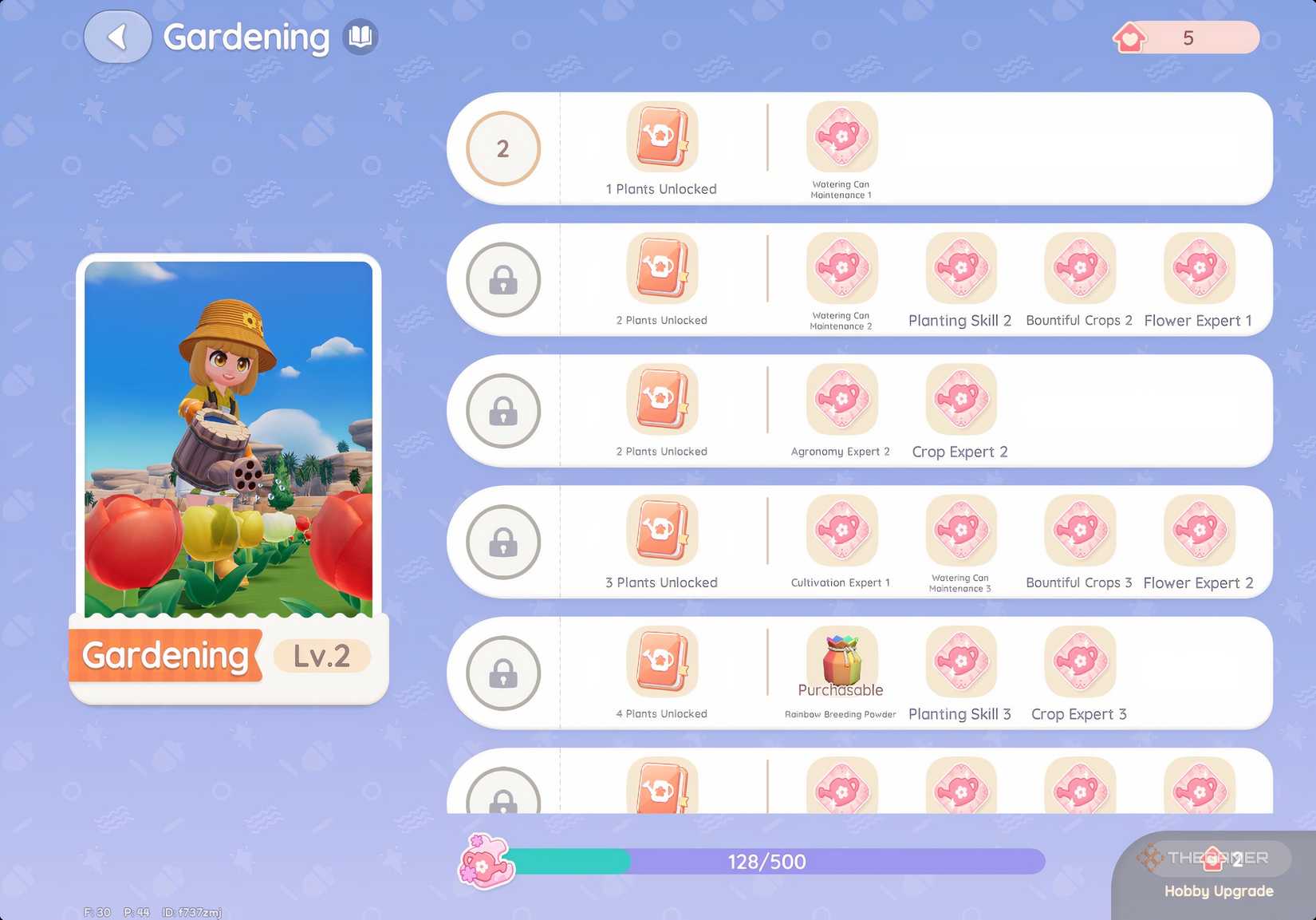
Task: Select the Bountiful Crops 3 skill icon
Action: tap(1078, 531)
